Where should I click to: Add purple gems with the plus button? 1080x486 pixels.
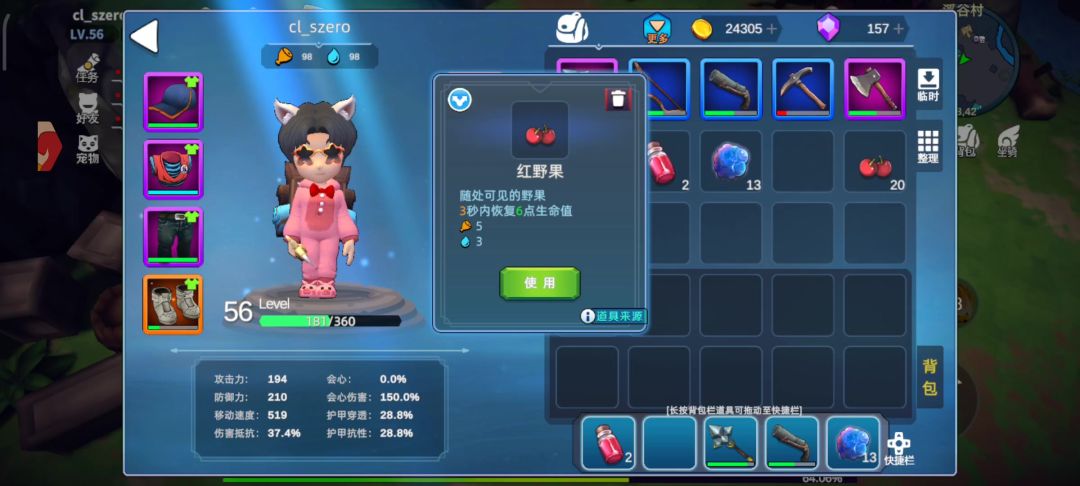[x=899, y=29]
